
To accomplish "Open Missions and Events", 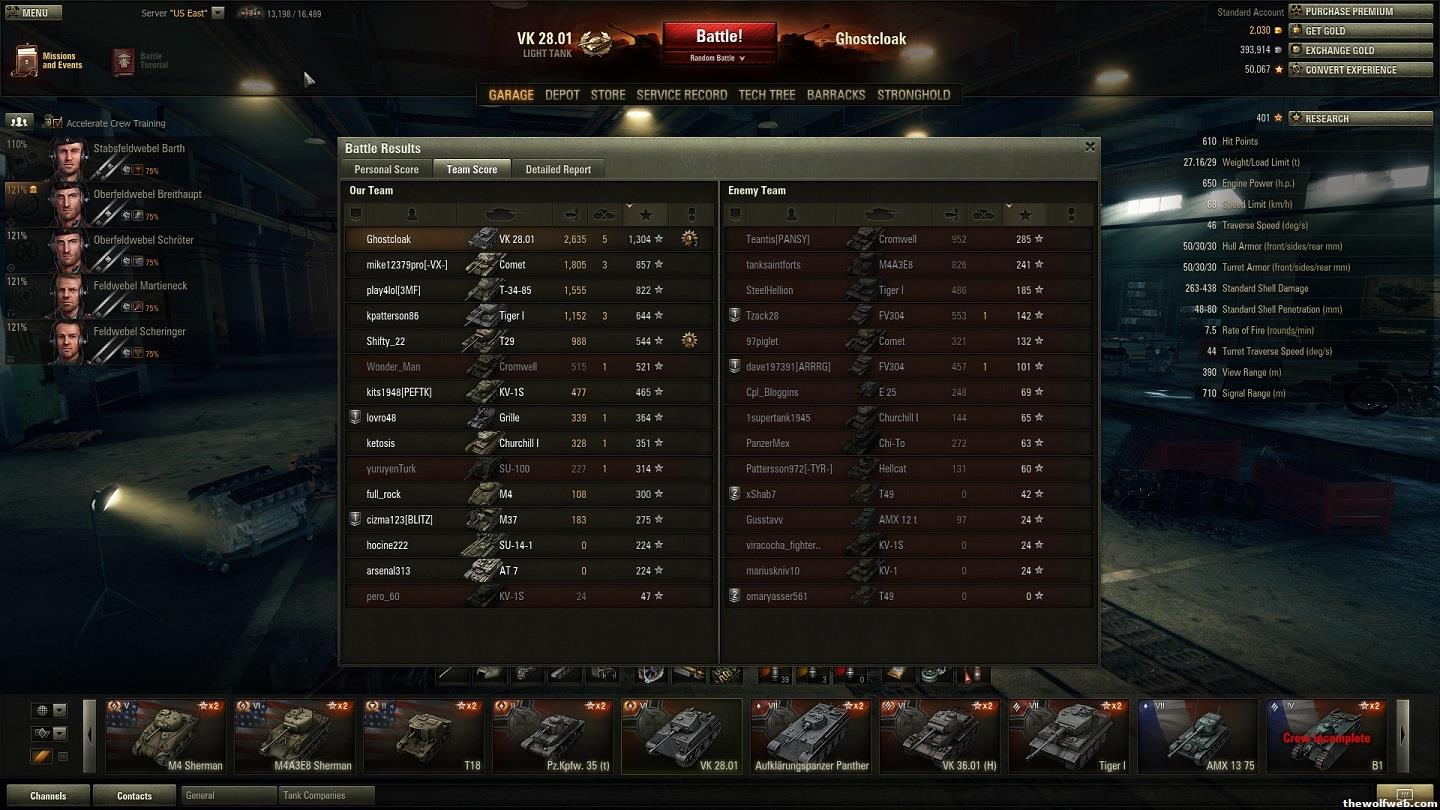I will [x=48, y=61].
